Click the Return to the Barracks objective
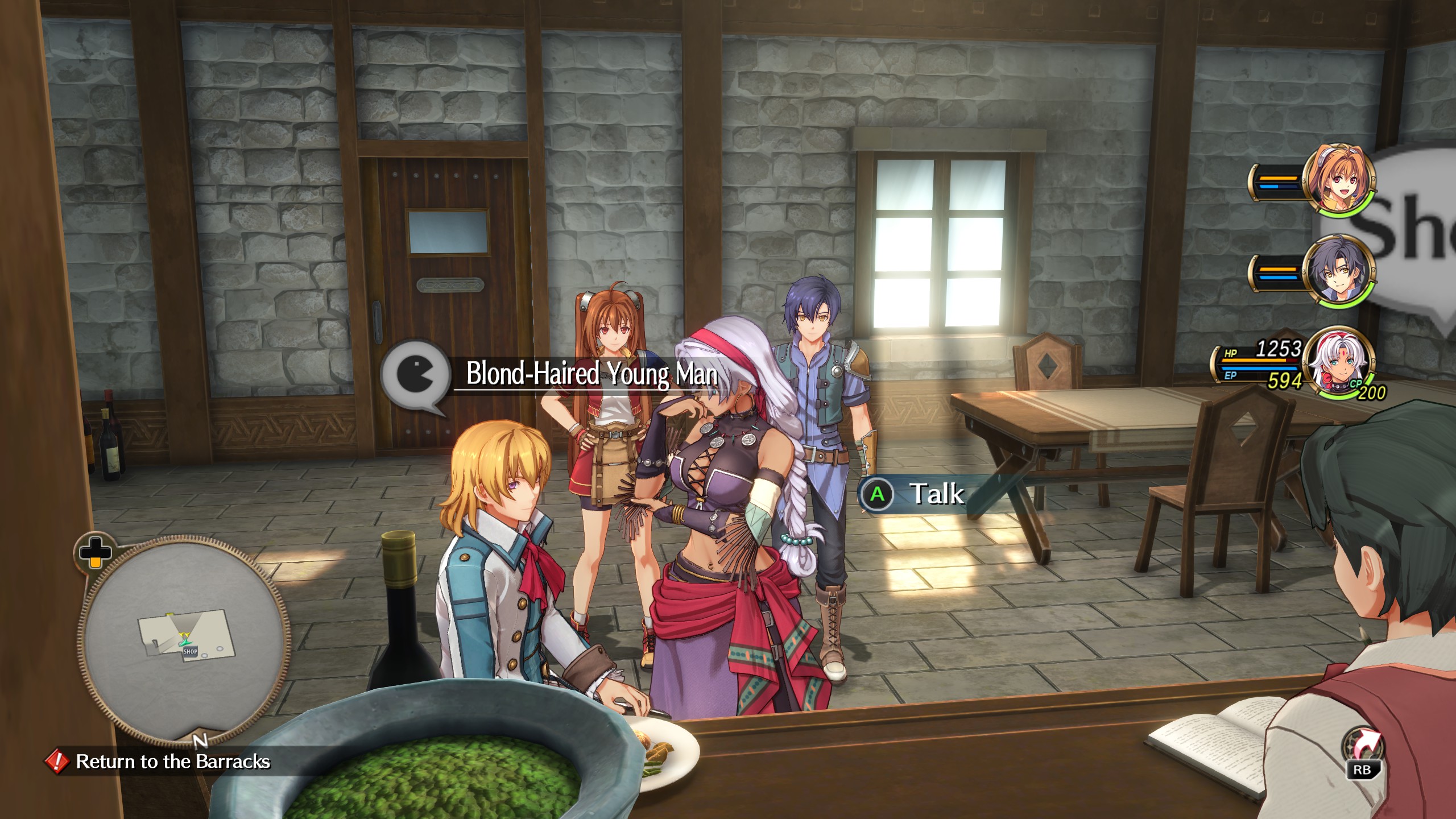Image resolution: width=1456 pixels, height=819 pixels. 172,761
